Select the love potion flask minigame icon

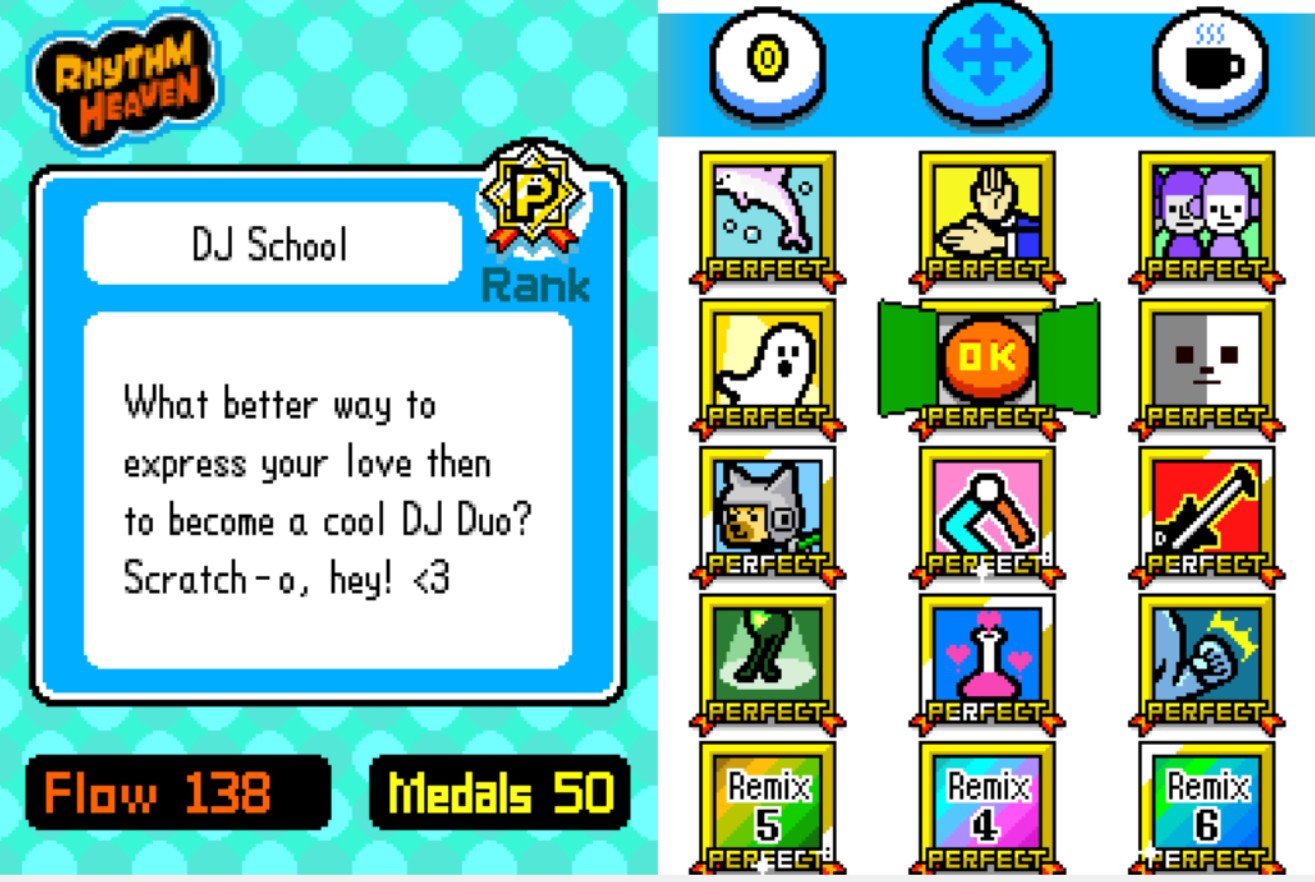(x=986, y=660)
